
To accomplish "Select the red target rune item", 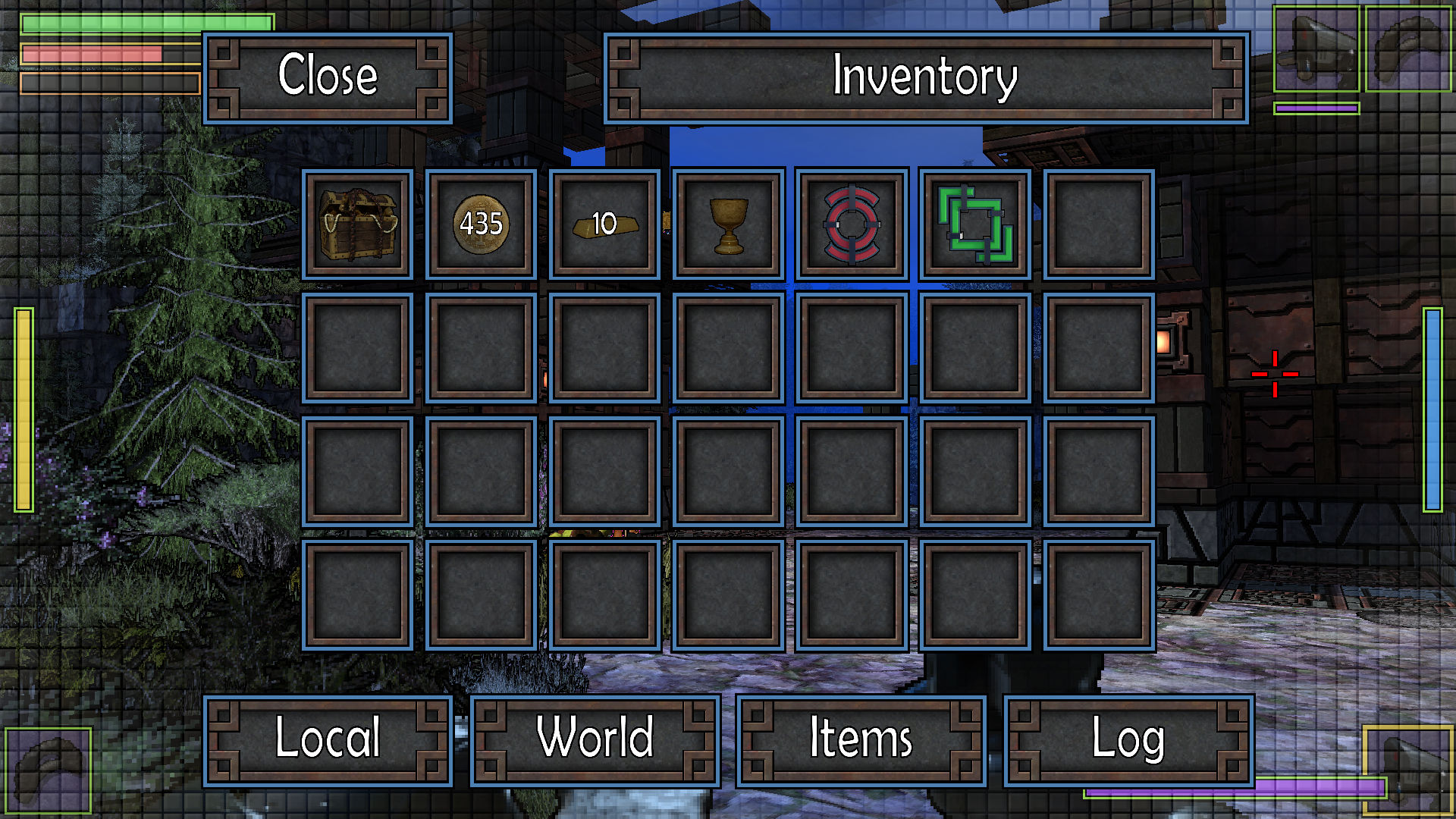I will (x=851, y=225).
